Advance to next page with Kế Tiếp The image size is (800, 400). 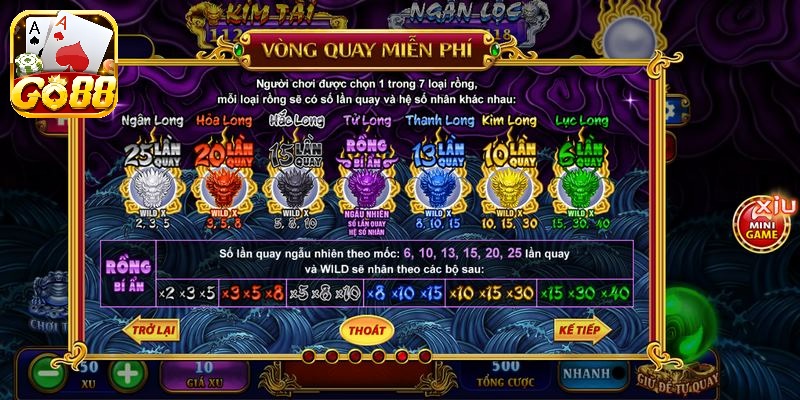(x=582, y=328)
